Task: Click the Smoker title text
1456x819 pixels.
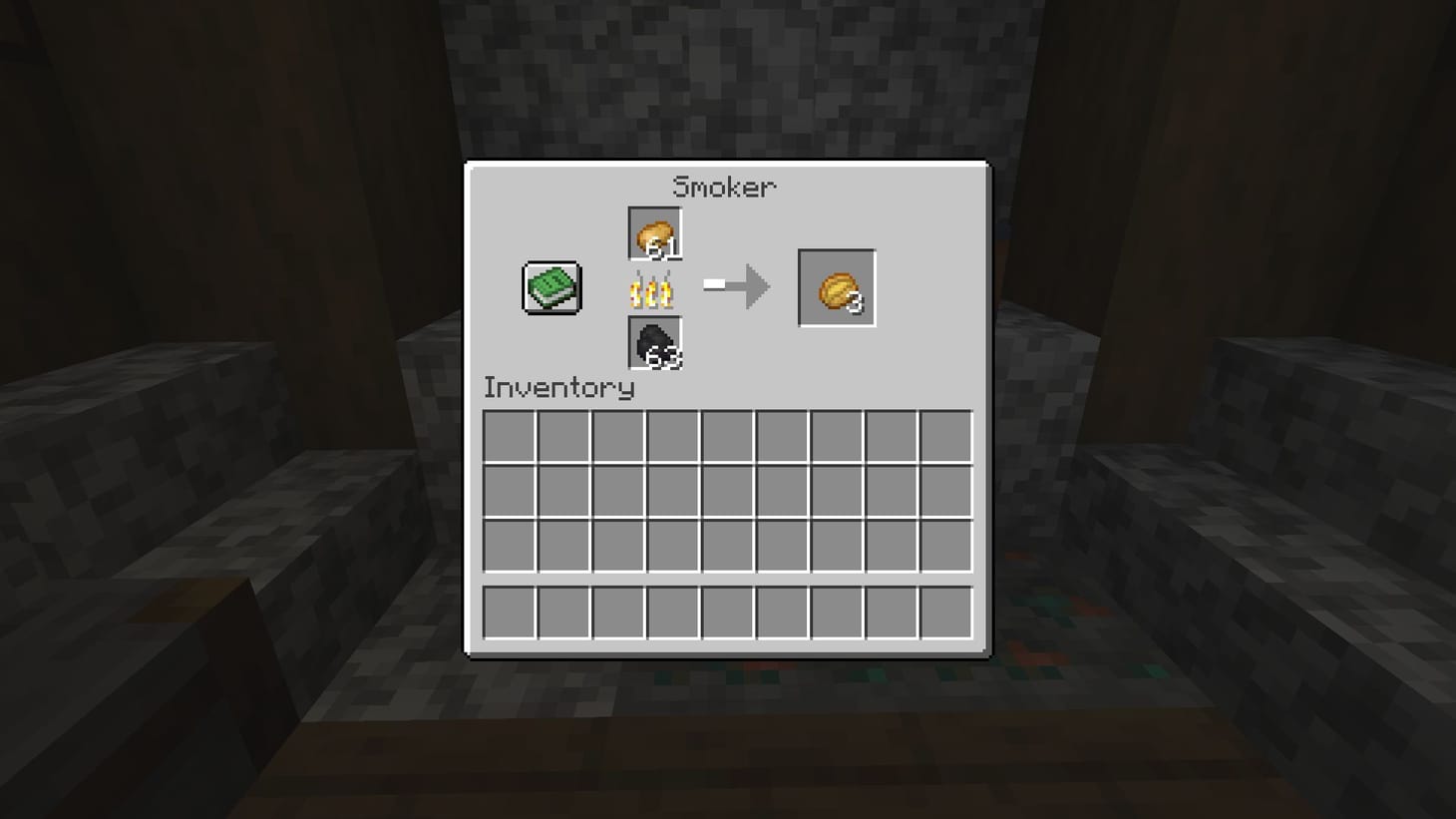Action: (725, 186)
